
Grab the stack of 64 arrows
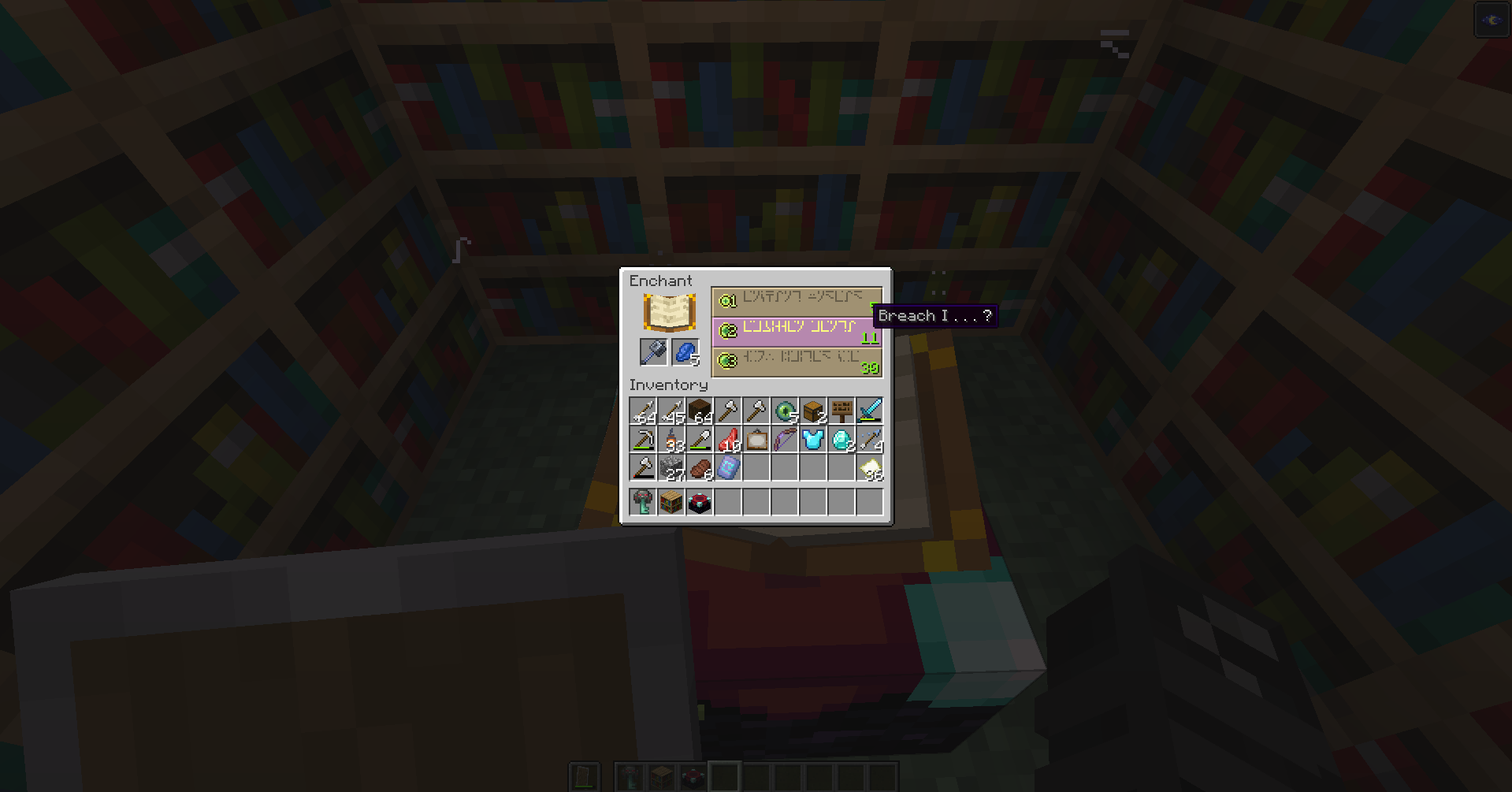pyautogui.click(x=643, y=410)
